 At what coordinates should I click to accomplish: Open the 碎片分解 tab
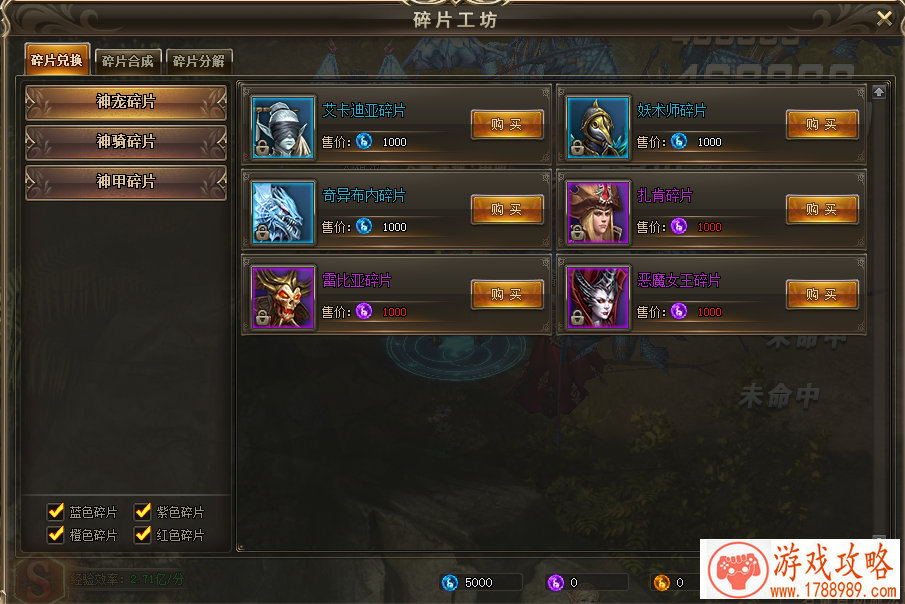pyautogui.click(x=199, y=61)
